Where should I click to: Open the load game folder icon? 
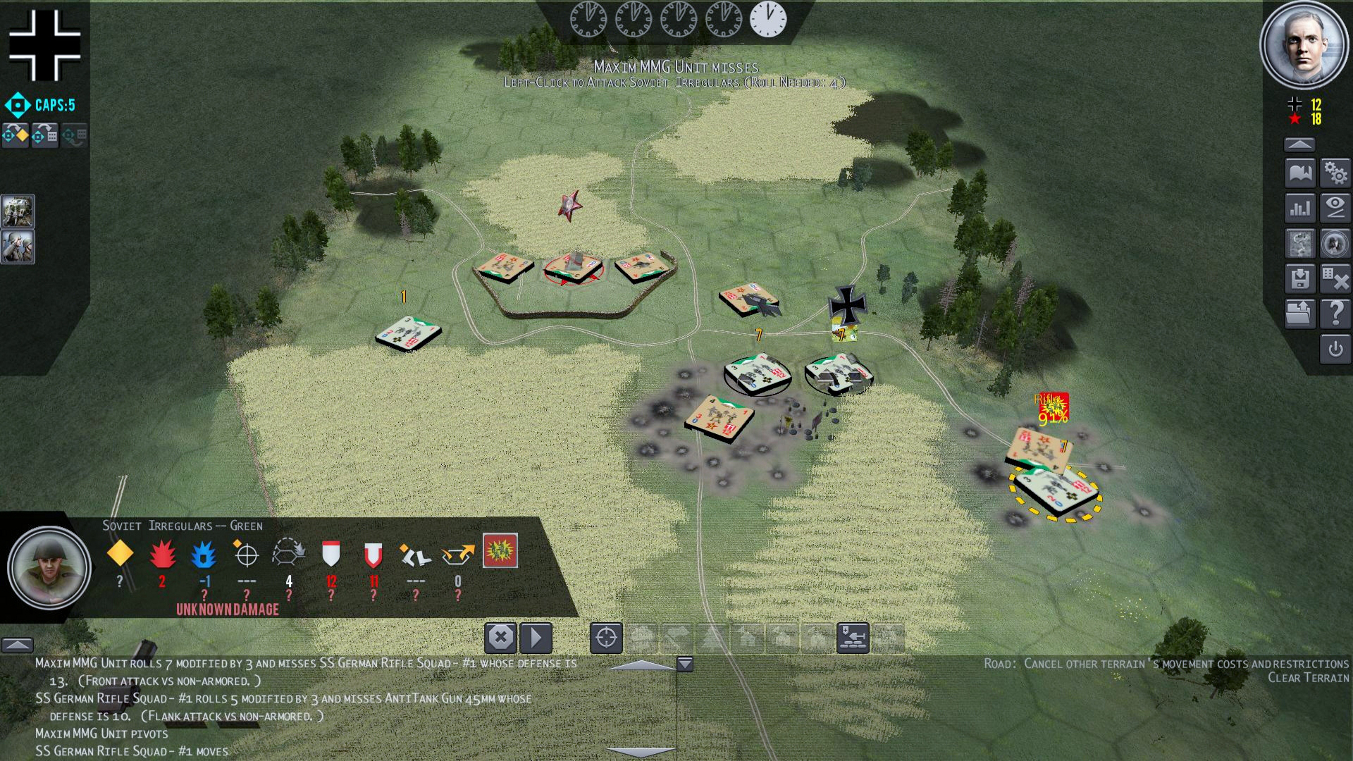tap(1300, 313)
